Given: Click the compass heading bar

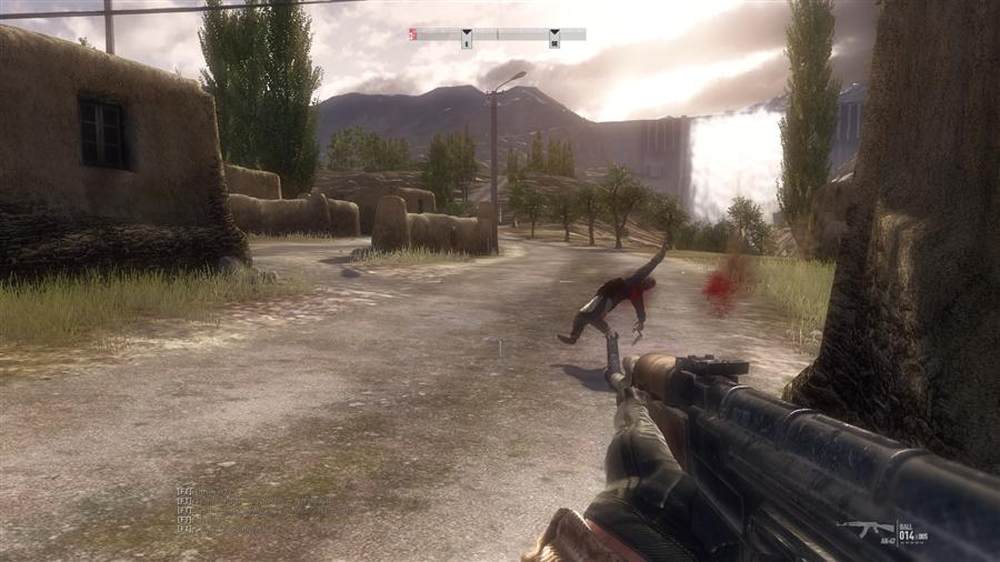Looking at the screenshot, I should (x=498, y=34).
